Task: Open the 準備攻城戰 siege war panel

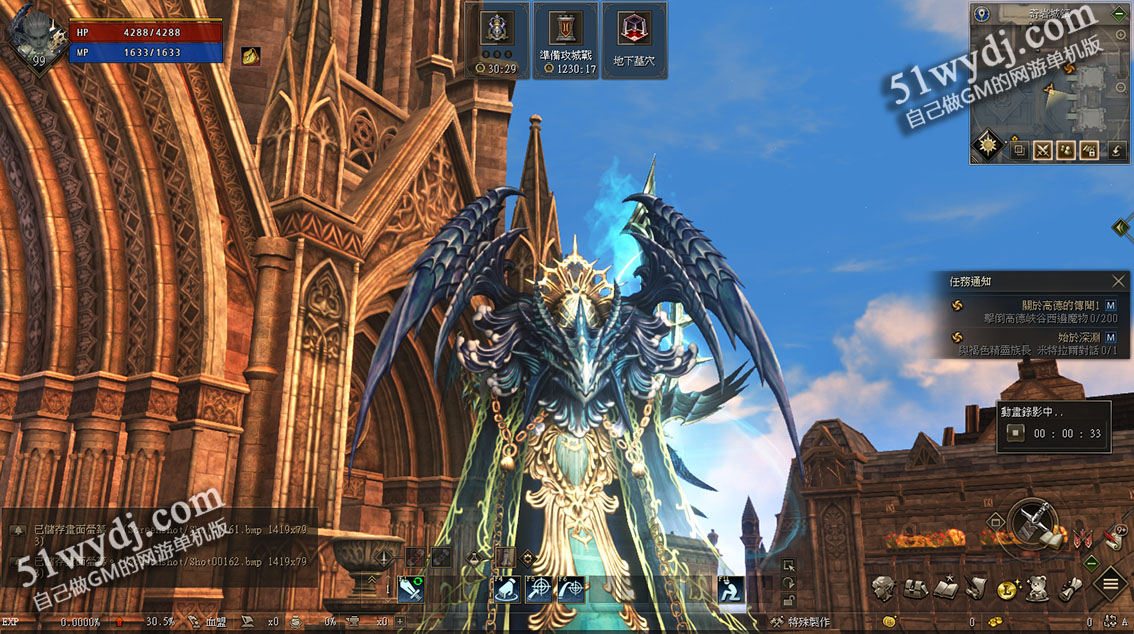Action: [x=566, y=38]
